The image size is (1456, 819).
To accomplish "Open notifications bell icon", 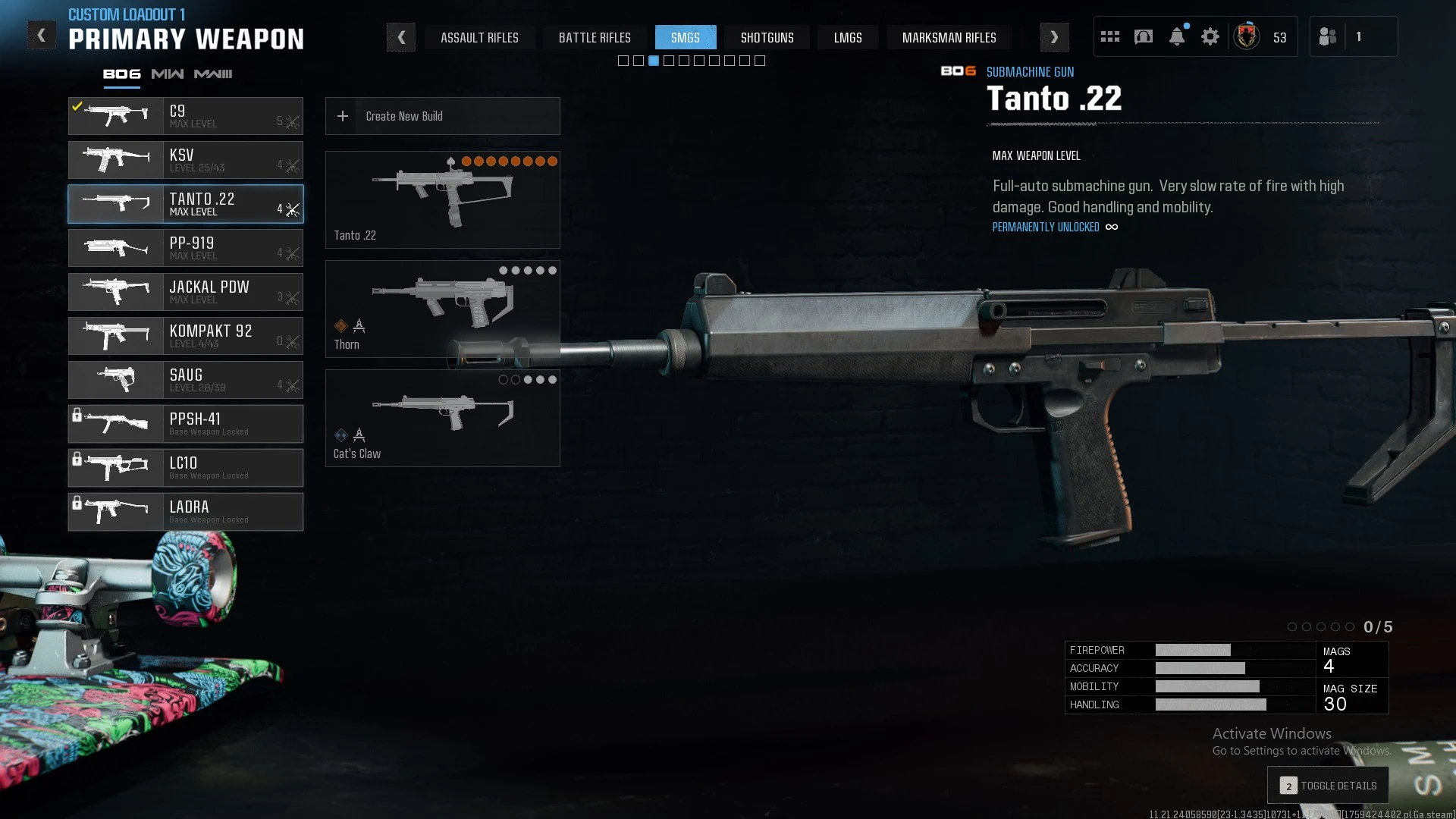I will (1177, 36).
